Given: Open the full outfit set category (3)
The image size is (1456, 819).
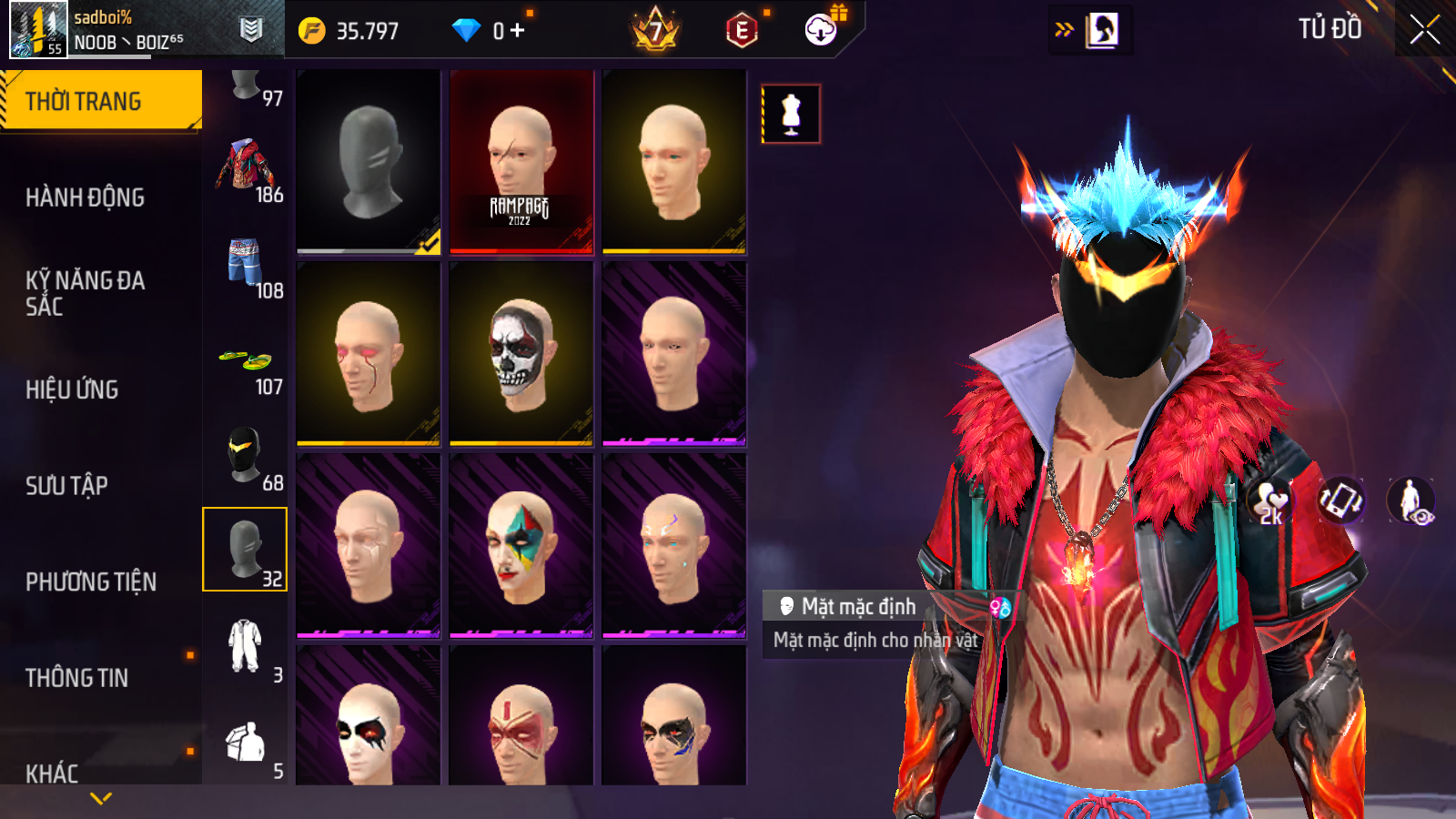Looking at the screenshot, I should pos(246,648).
